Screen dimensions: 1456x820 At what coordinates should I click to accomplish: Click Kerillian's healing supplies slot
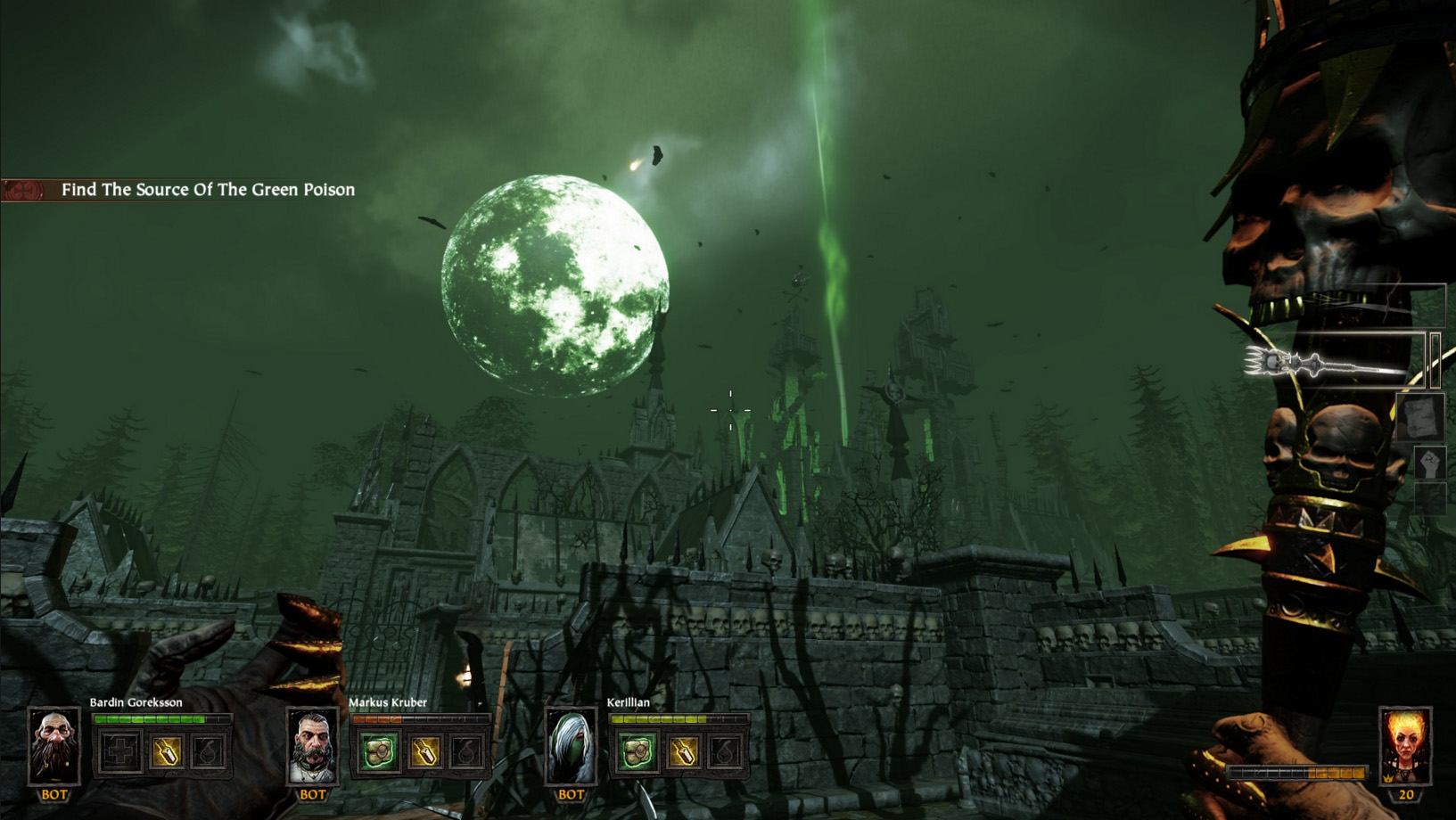click(637, 752)
